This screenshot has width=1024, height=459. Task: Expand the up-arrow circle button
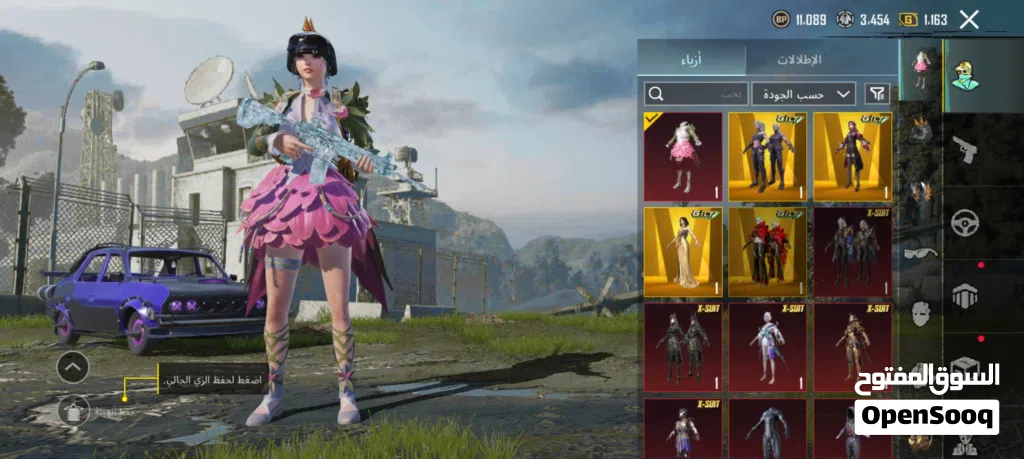click(72, 367)
